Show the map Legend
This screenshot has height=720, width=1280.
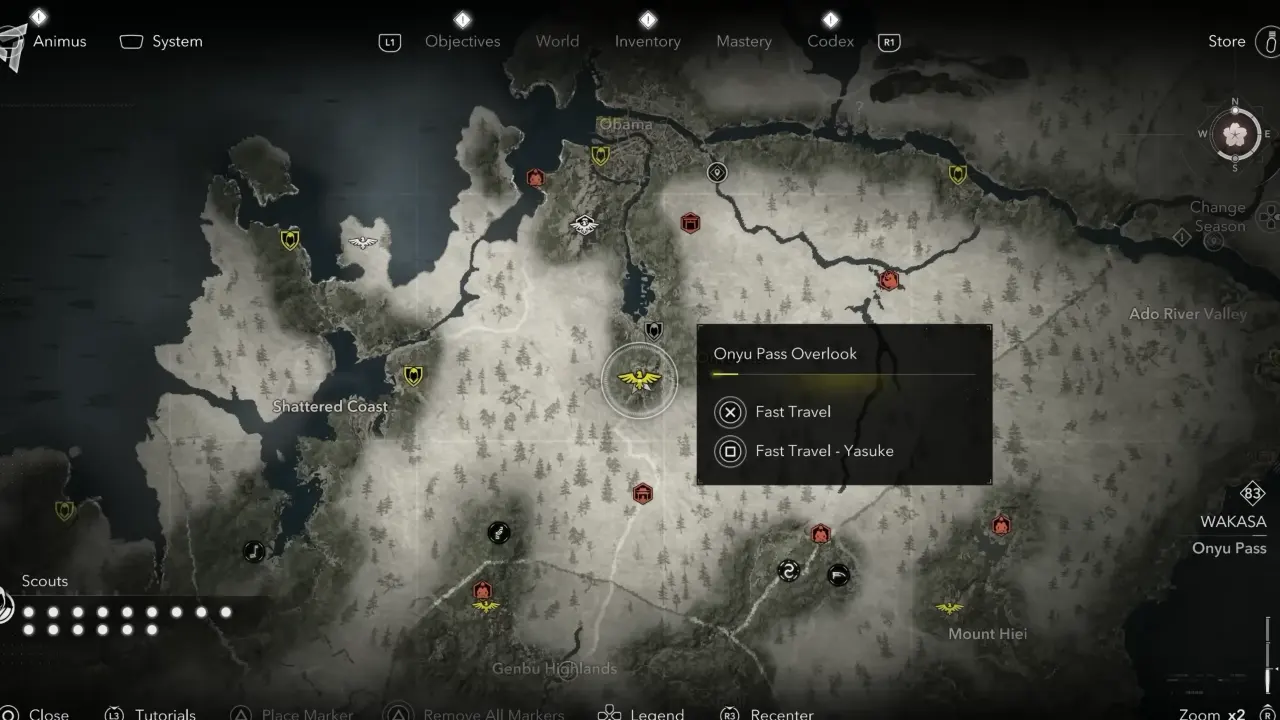656,713
